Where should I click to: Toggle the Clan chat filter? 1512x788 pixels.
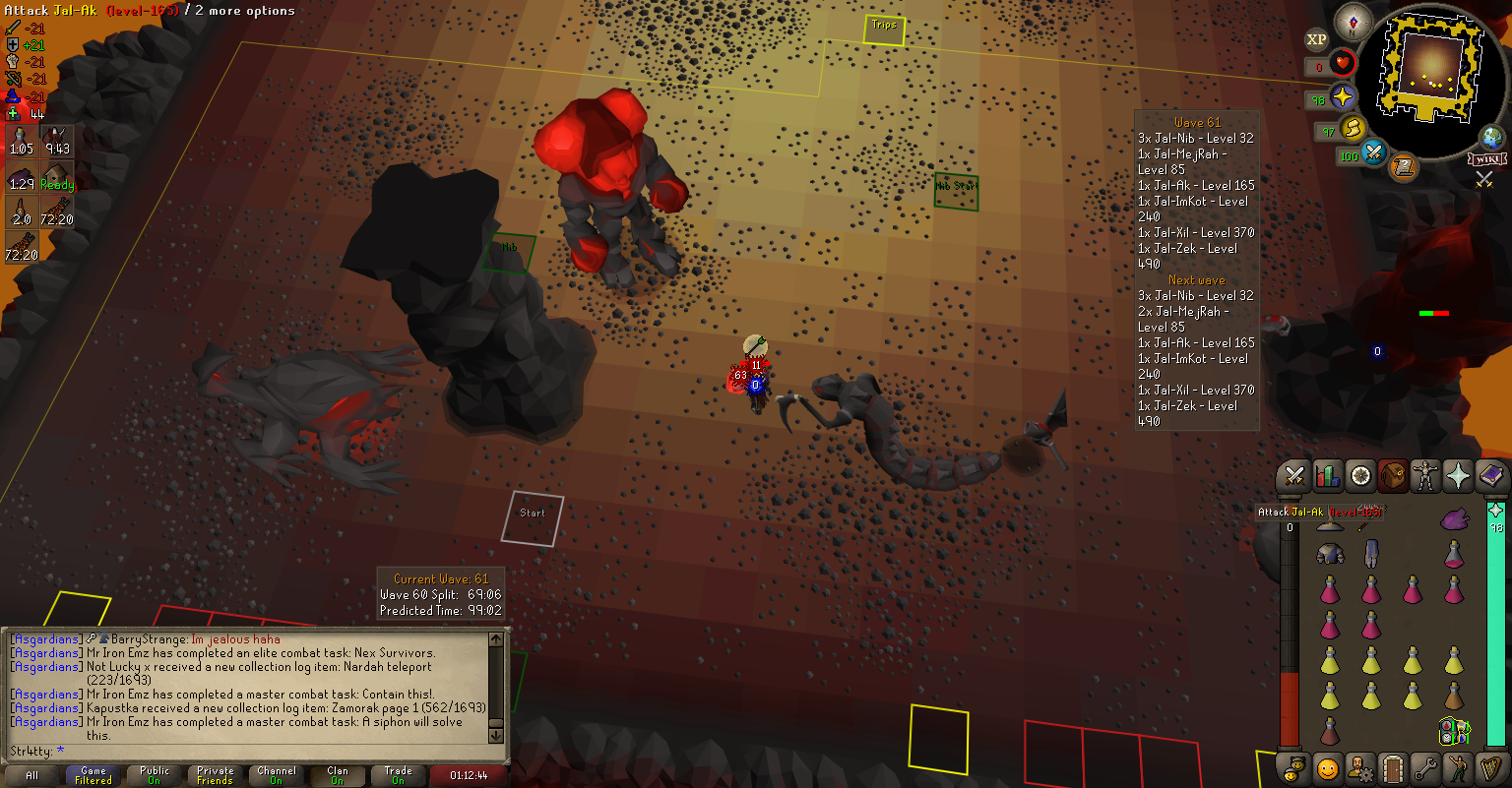point(338,776)
